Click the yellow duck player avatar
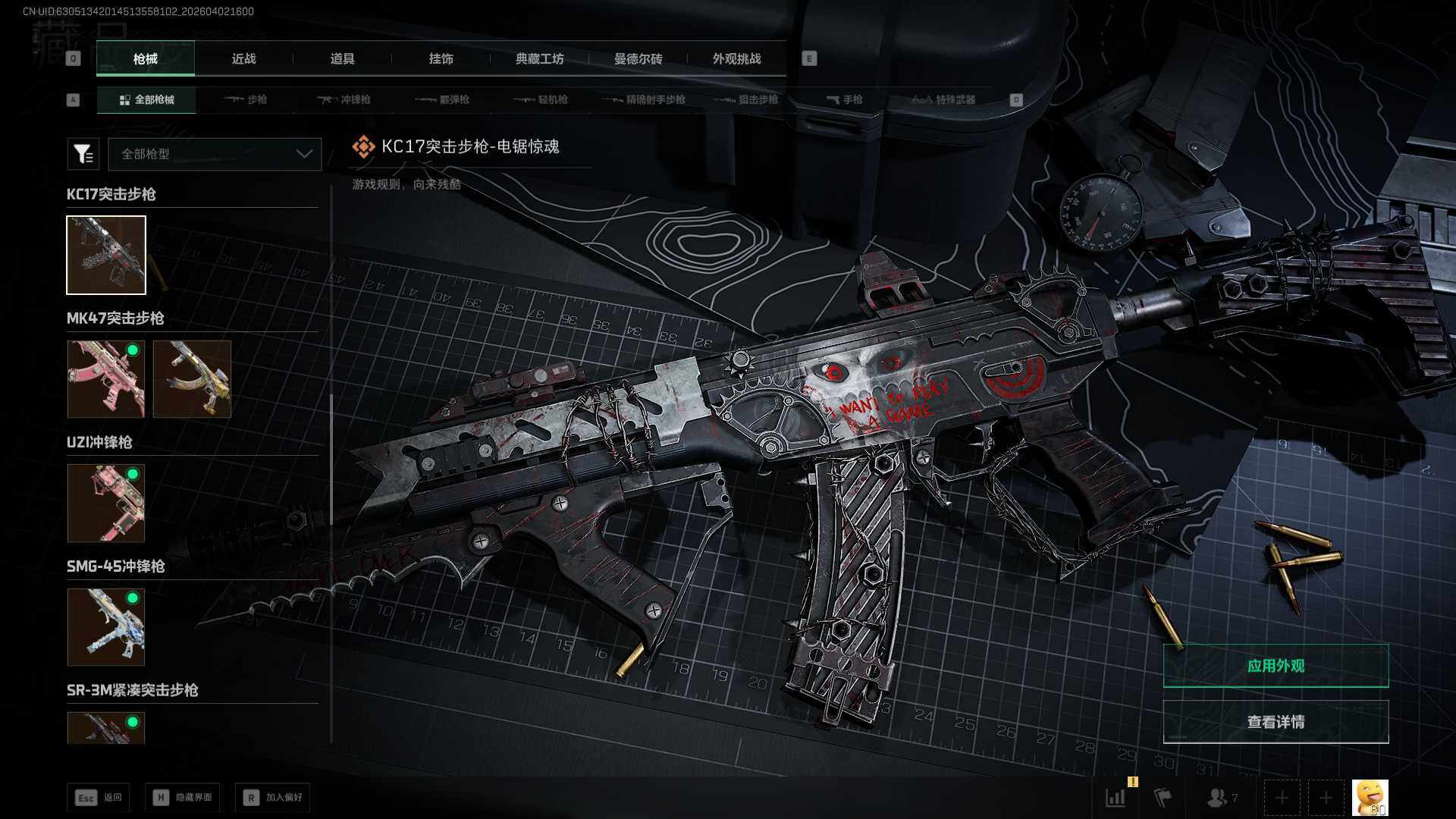The width and height of the screenshot is (1456, 819). [1370, 798]
